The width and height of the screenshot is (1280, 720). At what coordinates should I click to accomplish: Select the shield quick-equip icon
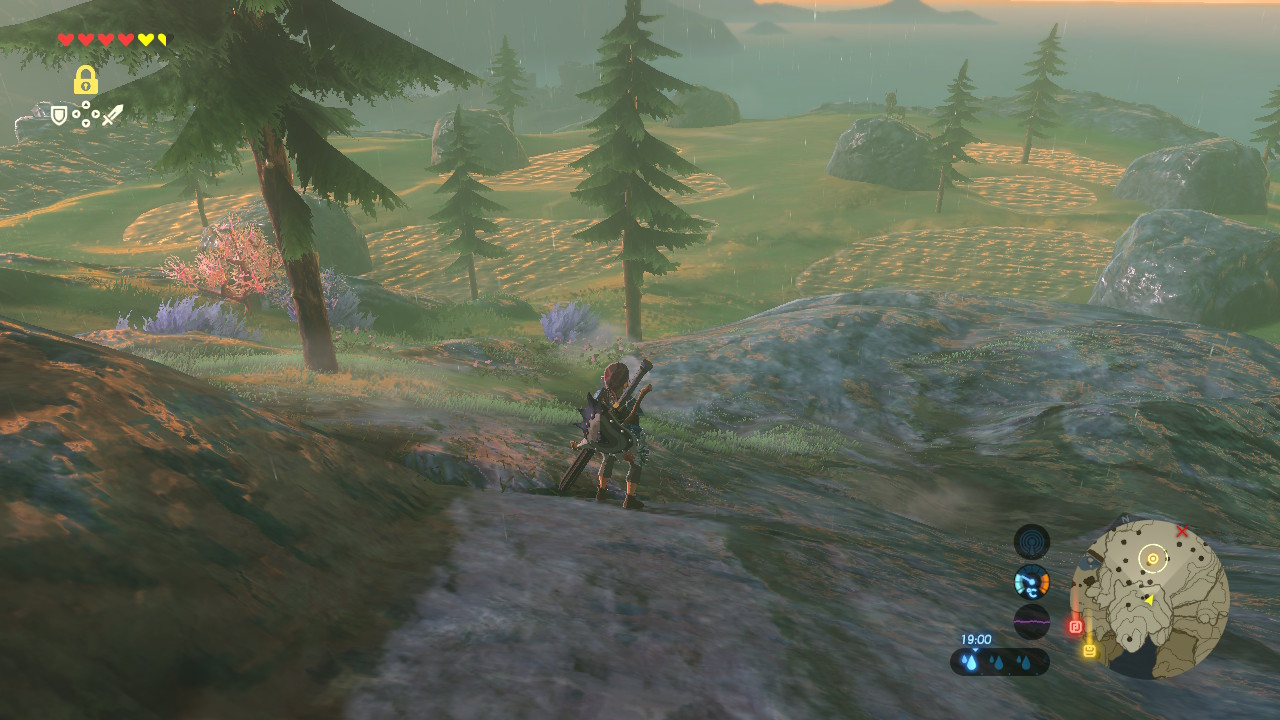(59, 115)
